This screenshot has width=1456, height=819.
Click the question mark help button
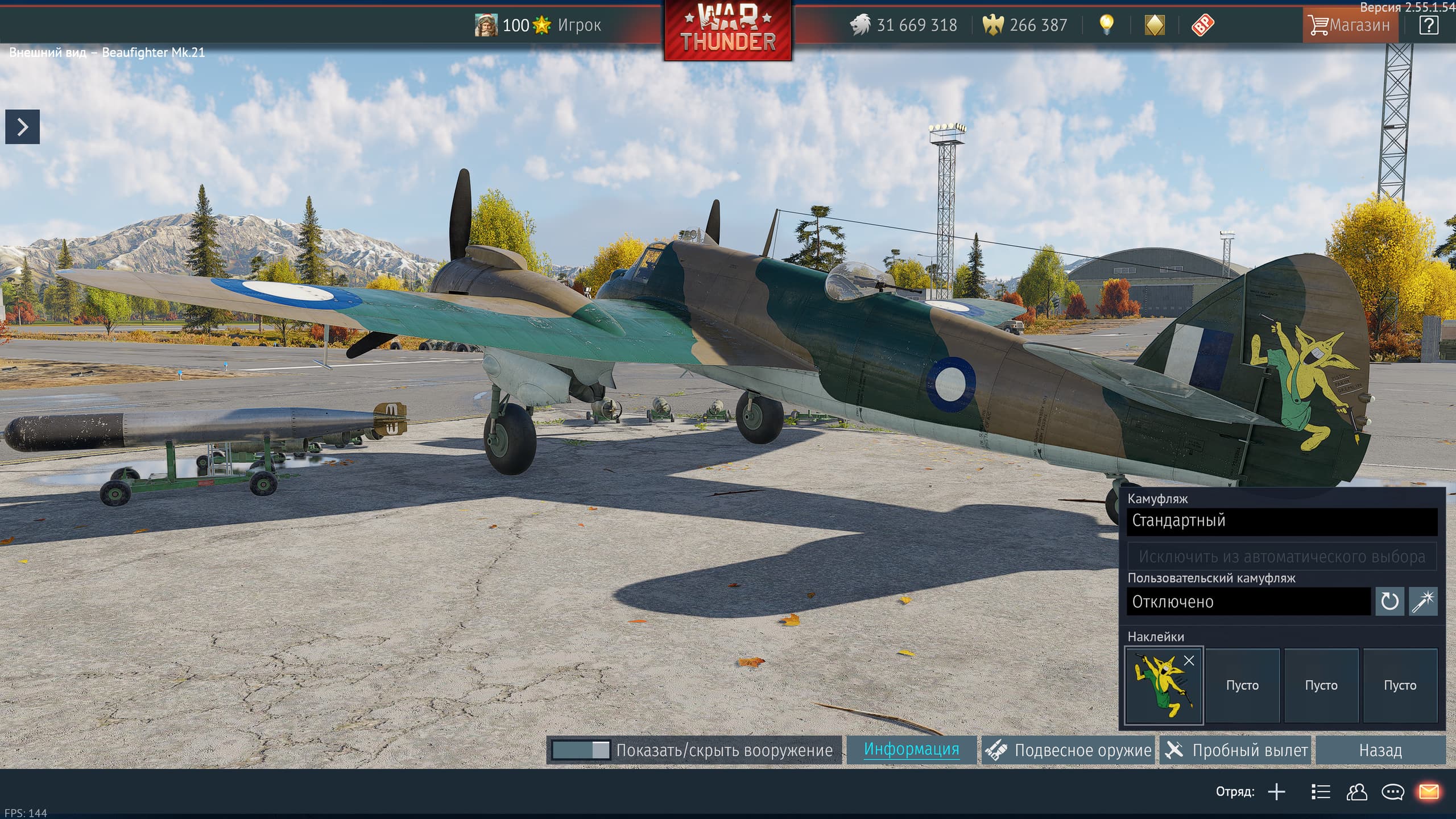pyautogui.click(x=1428, y=25)
